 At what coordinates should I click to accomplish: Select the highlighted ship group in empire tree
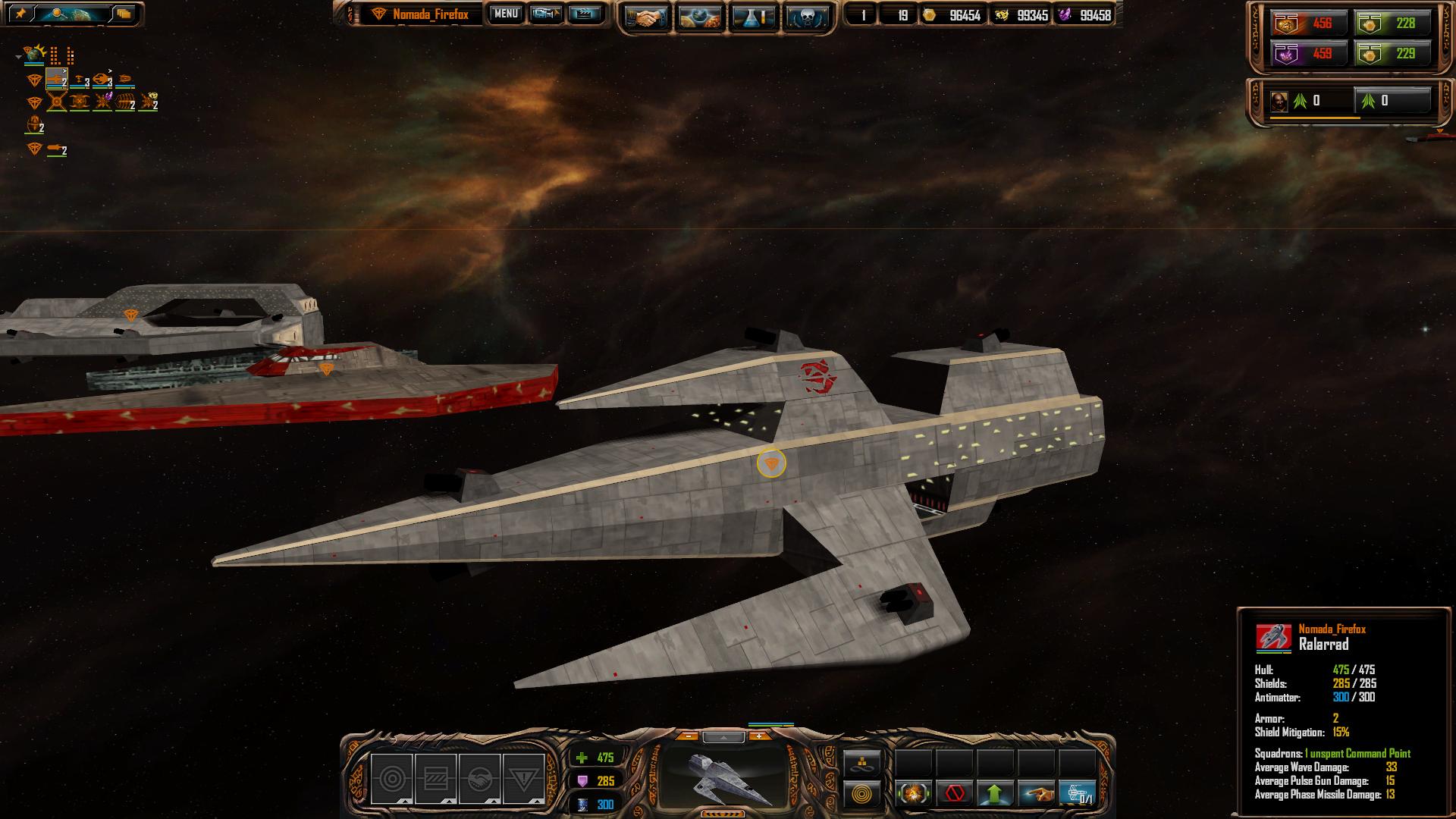pyautogui.click(x=57, y=79)
